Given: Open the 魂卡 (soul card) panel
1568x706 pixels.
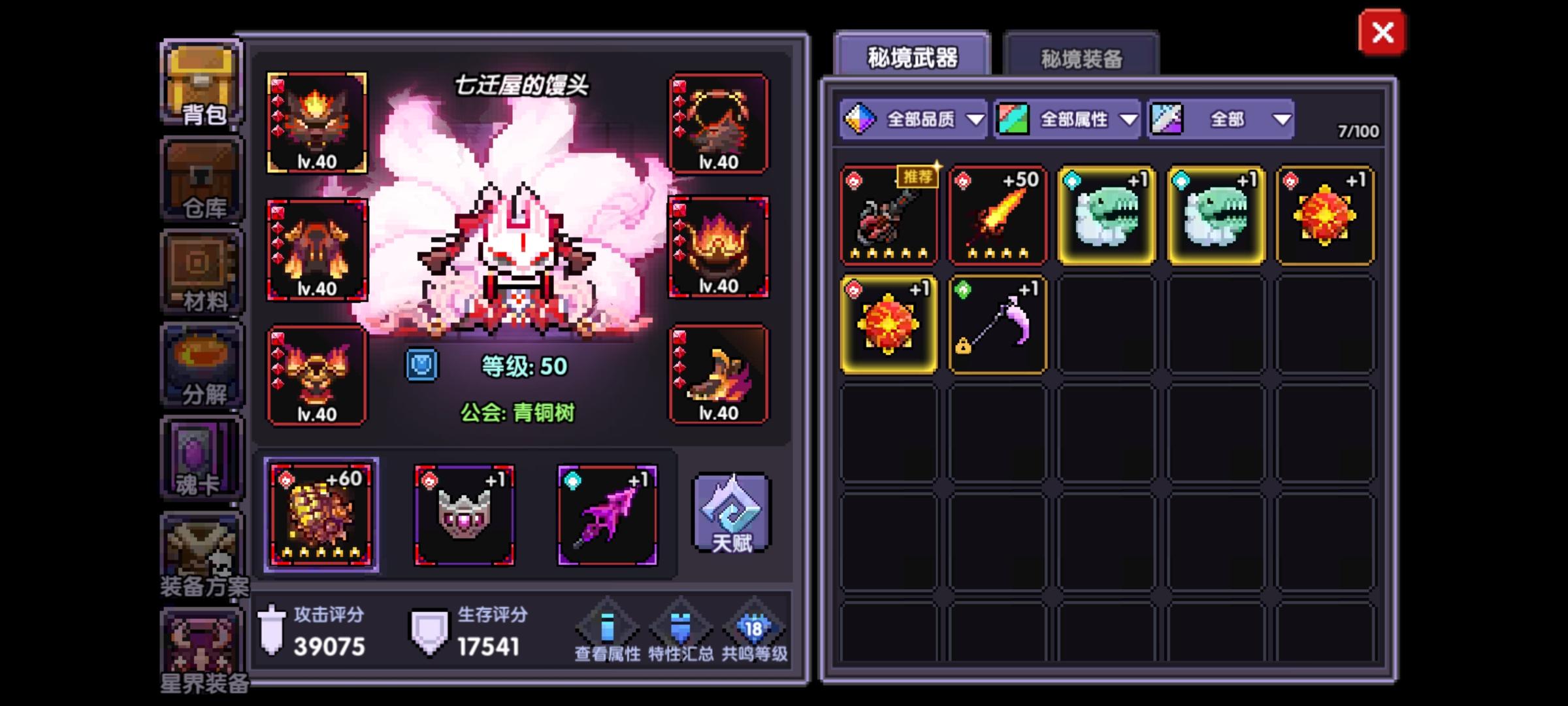Looking at the screenshot, I should pos(201,458).
